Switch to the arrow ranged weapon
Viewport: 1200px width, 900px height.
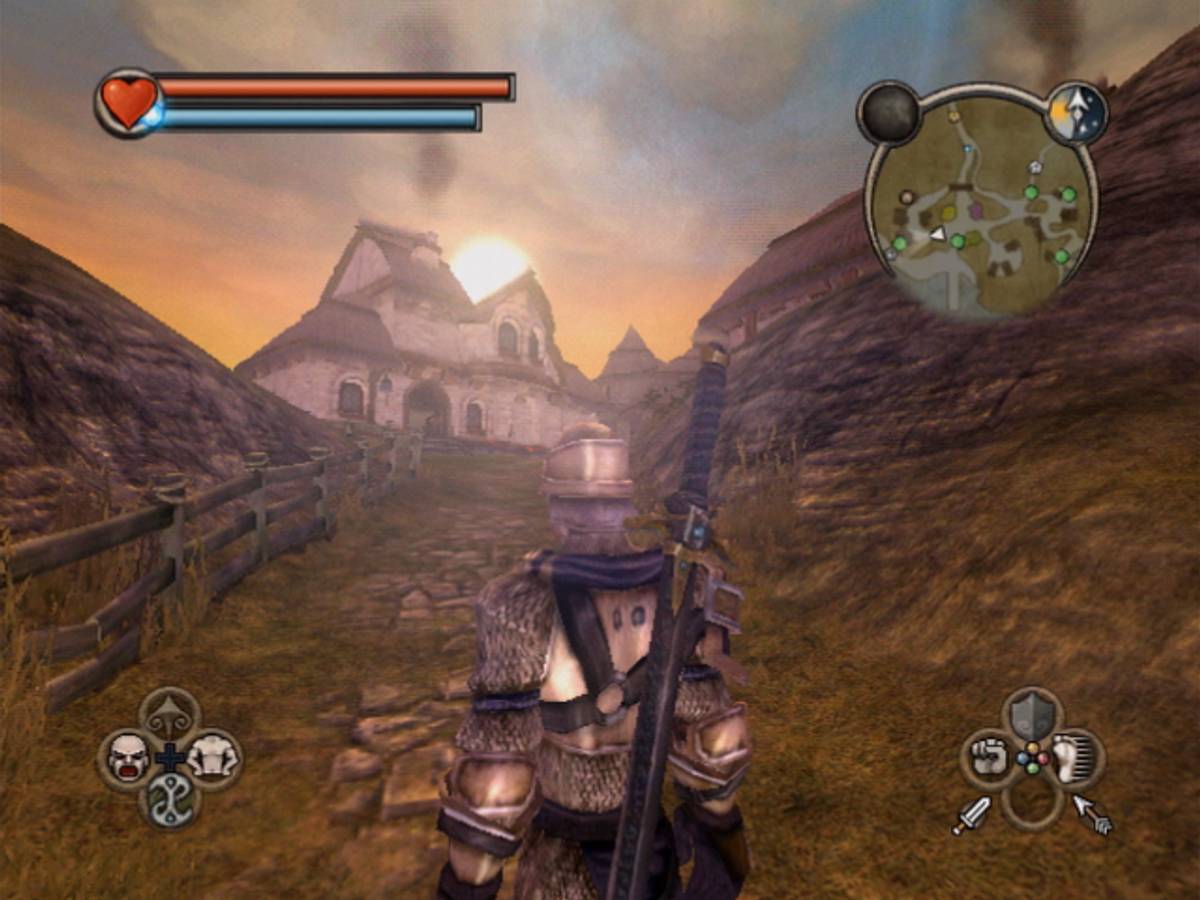(1092, 814)
